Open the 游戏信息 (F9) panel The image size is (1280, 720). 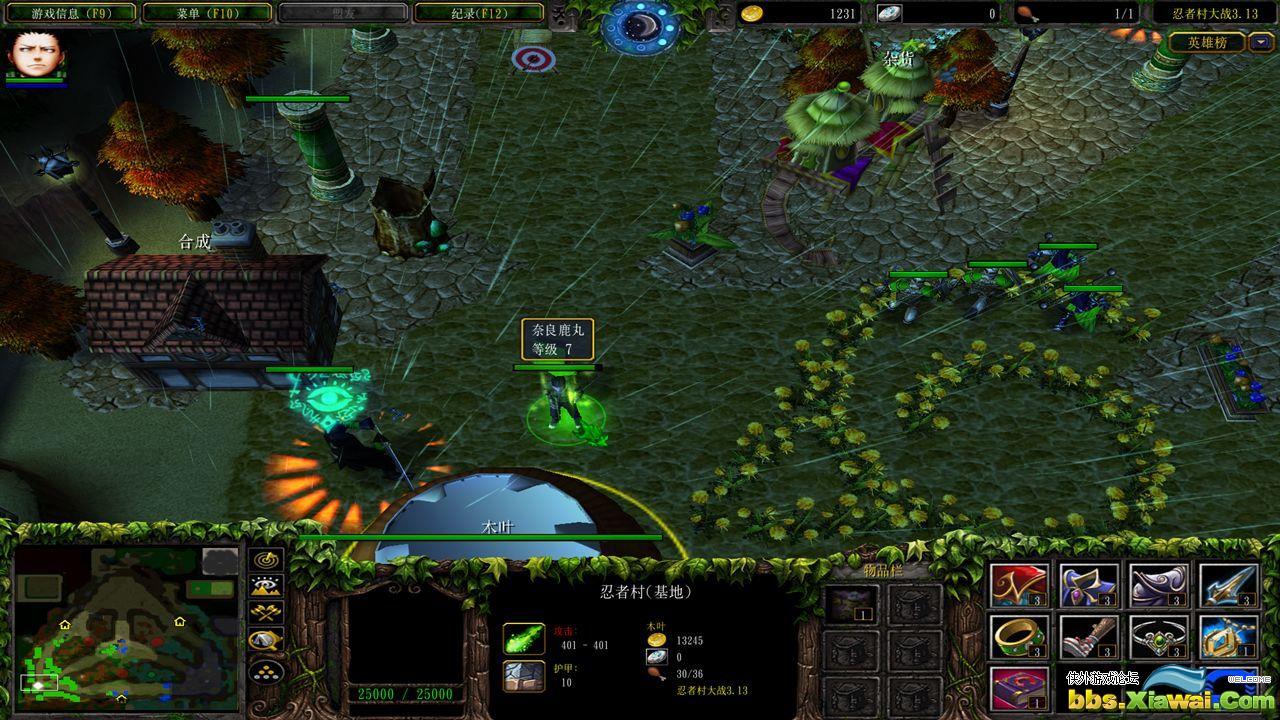tap(70, 13)
